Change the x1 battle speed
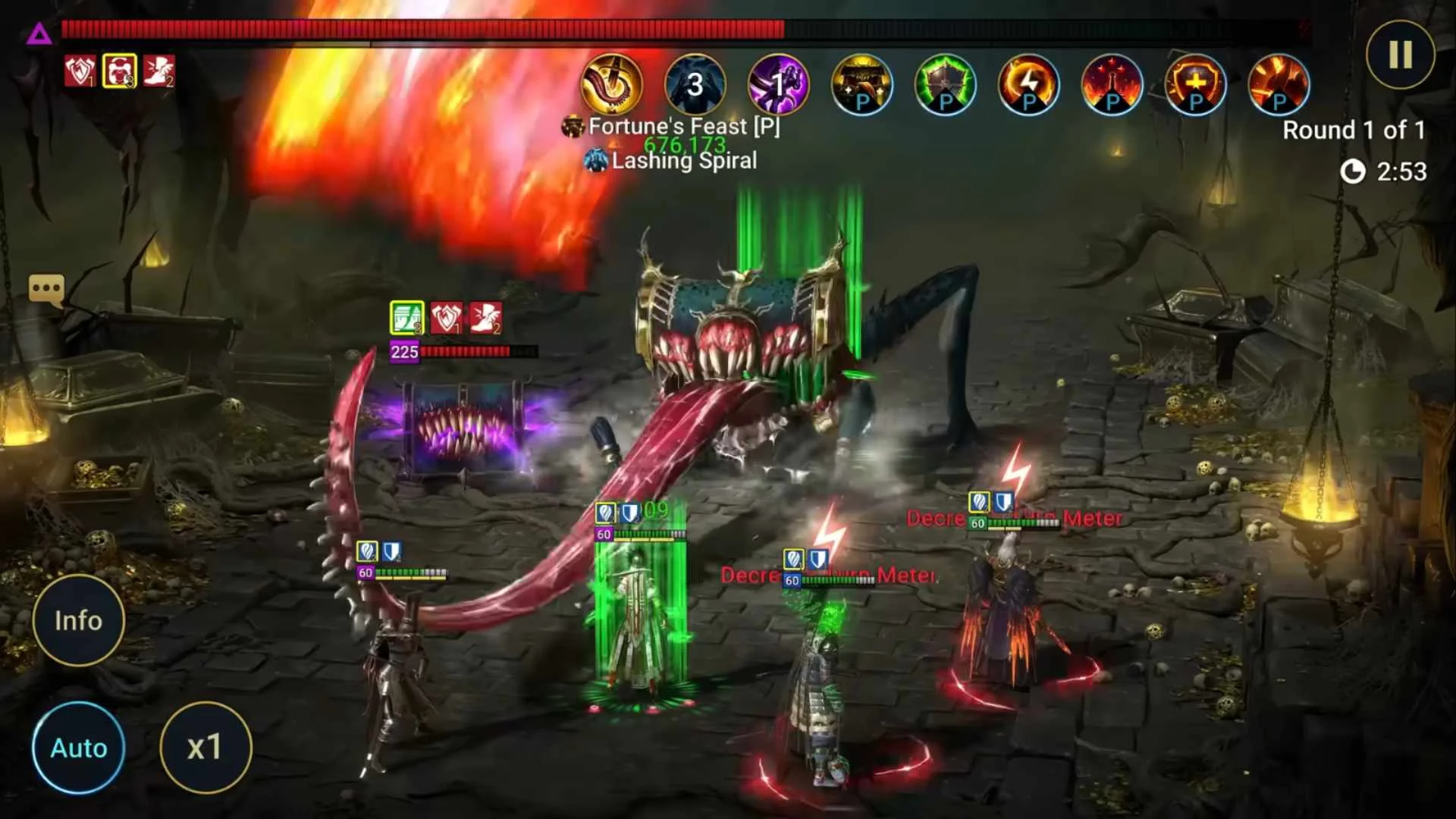The height and width of the screenshot is (819, 1456). click(x=205, y=748)
